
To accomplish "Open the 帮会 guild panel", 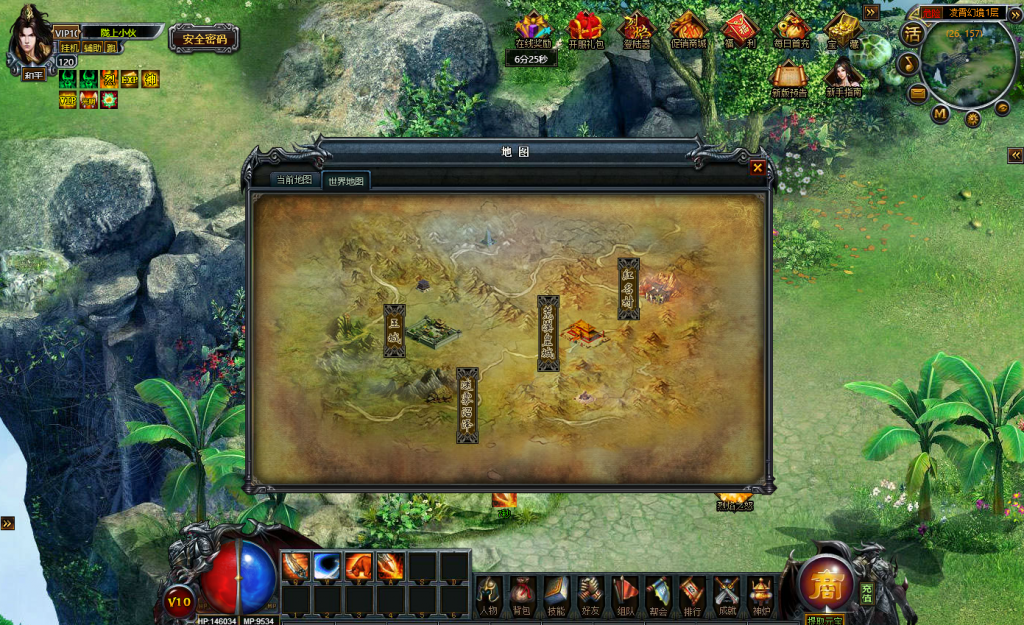I will tap(658, 596).
